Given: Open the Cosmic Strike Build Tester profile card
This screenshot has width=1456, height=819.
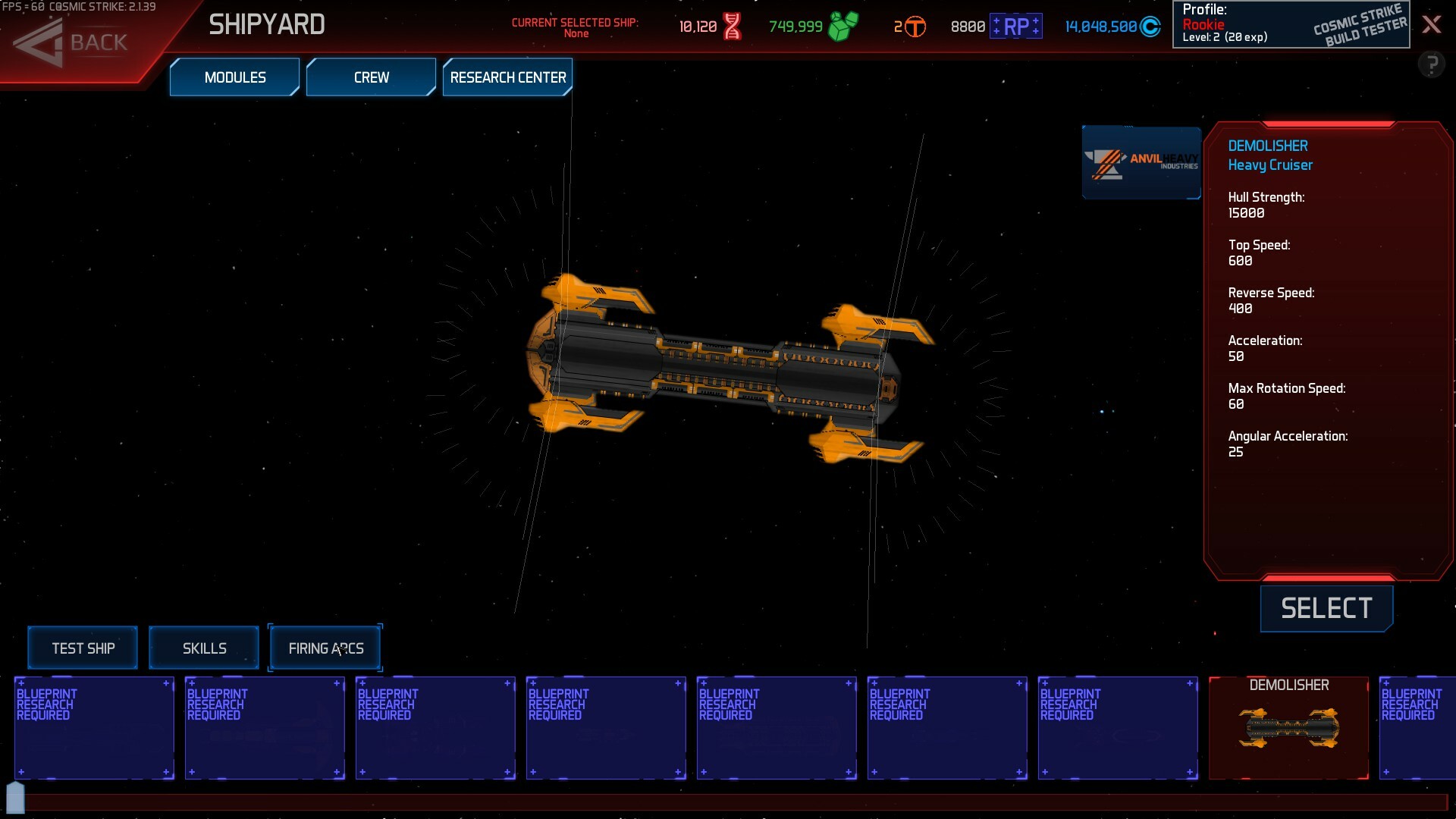Looking at the screenshot, I should click(1289, 24).
